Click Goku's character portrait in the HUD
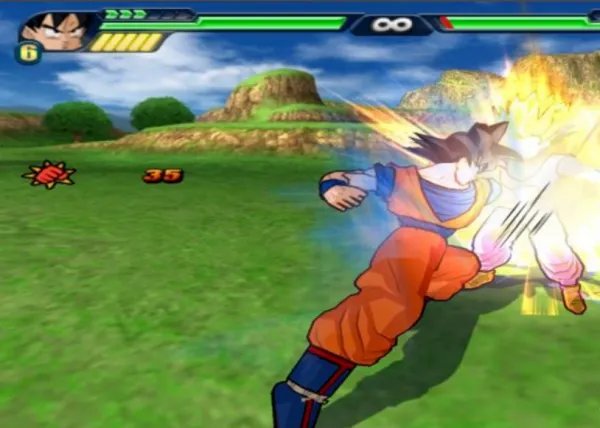This screenshot has height=428, width=600. pyautogui.click(x=56, y=30)
